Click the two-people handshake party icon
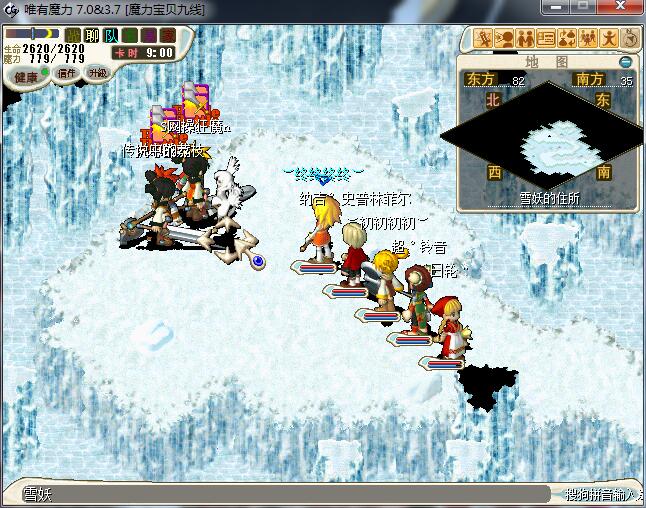Screen dimensions: 646x508 click(x=525, y=39)
